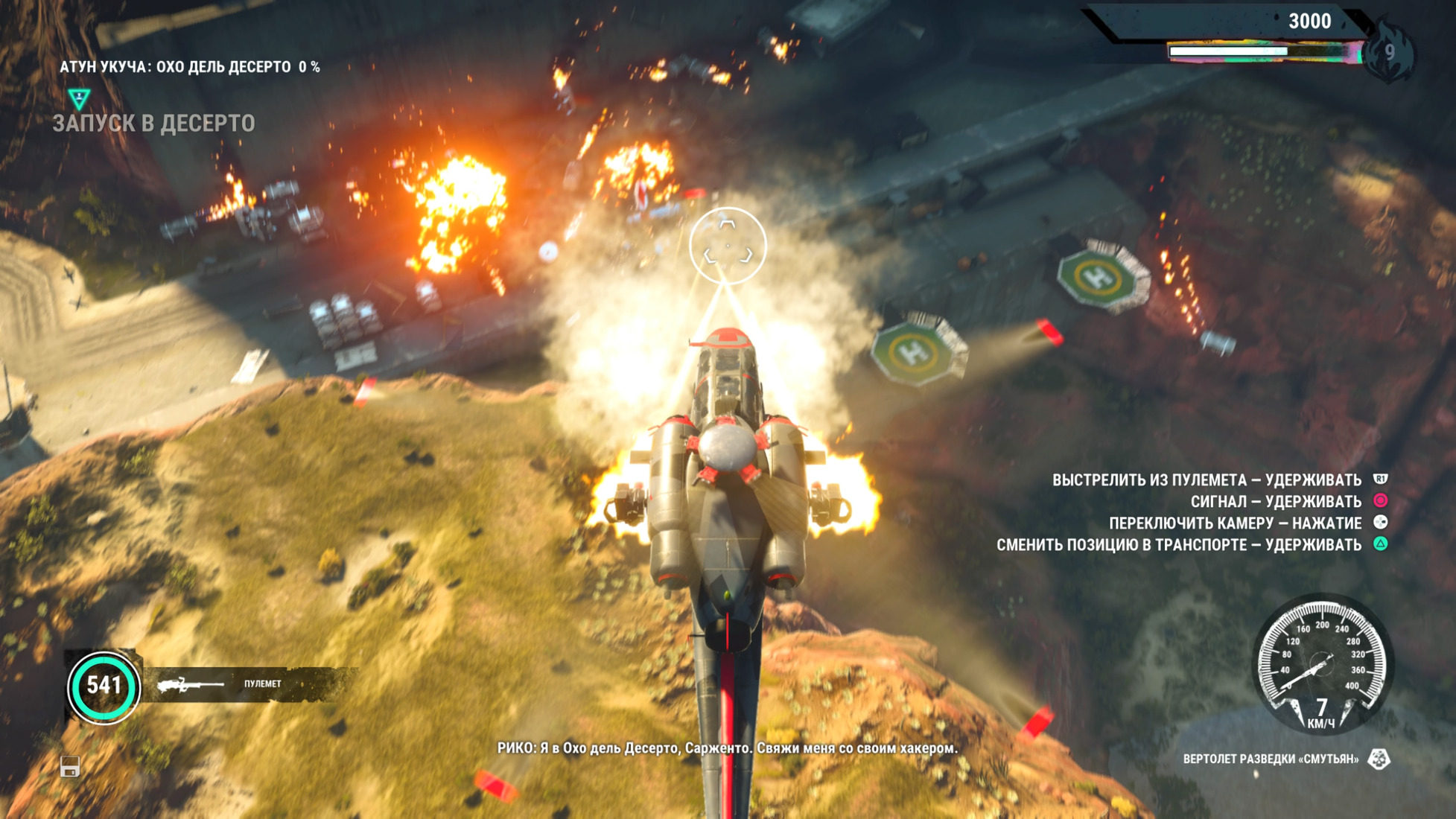The image size is (1456, 819).
Task: Click the floppy disk autosave icon
Action: tap(70, 766)
